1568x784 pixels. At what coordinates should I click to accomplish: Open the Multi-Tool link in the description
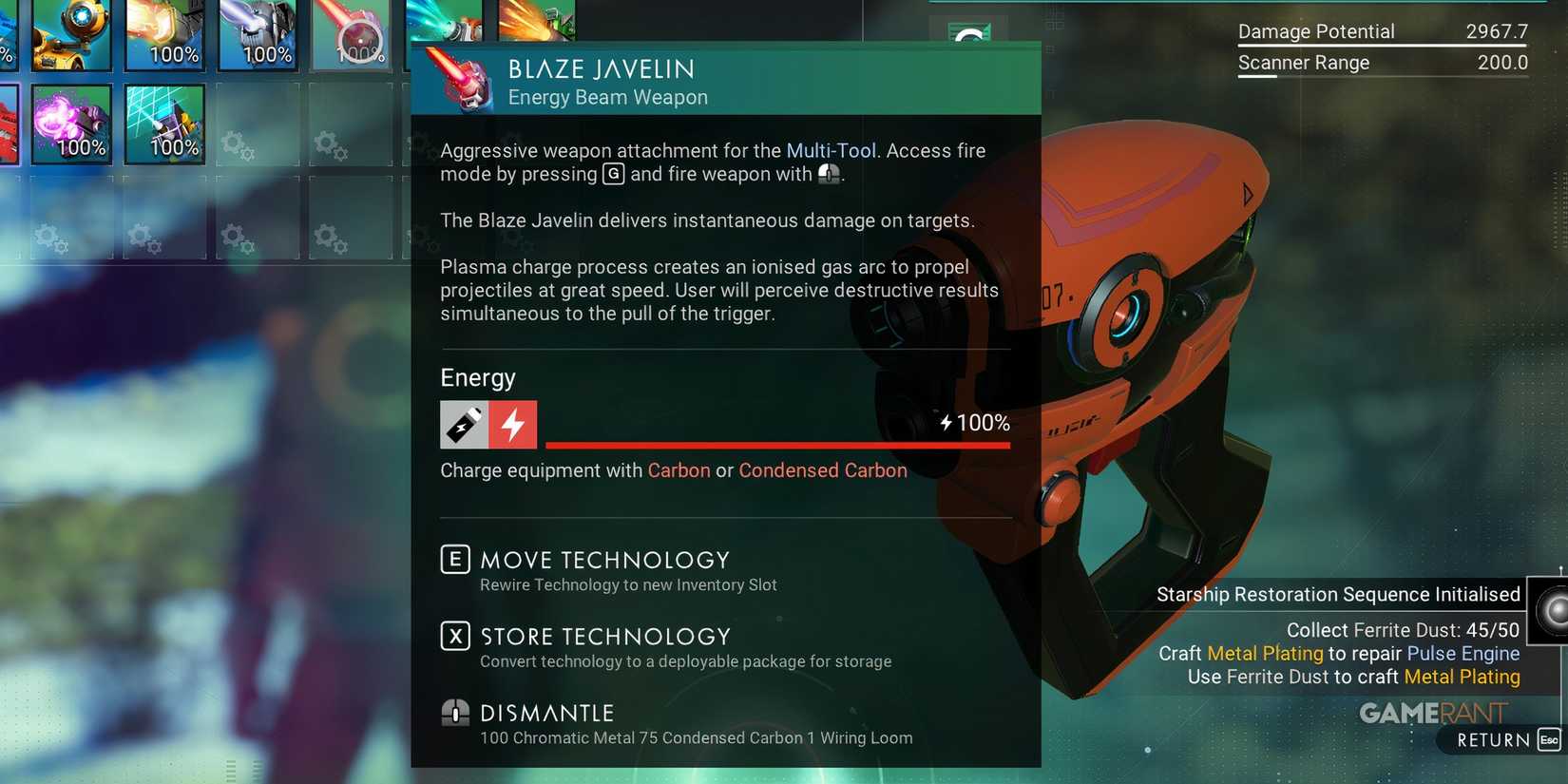[x=832, y=150]
